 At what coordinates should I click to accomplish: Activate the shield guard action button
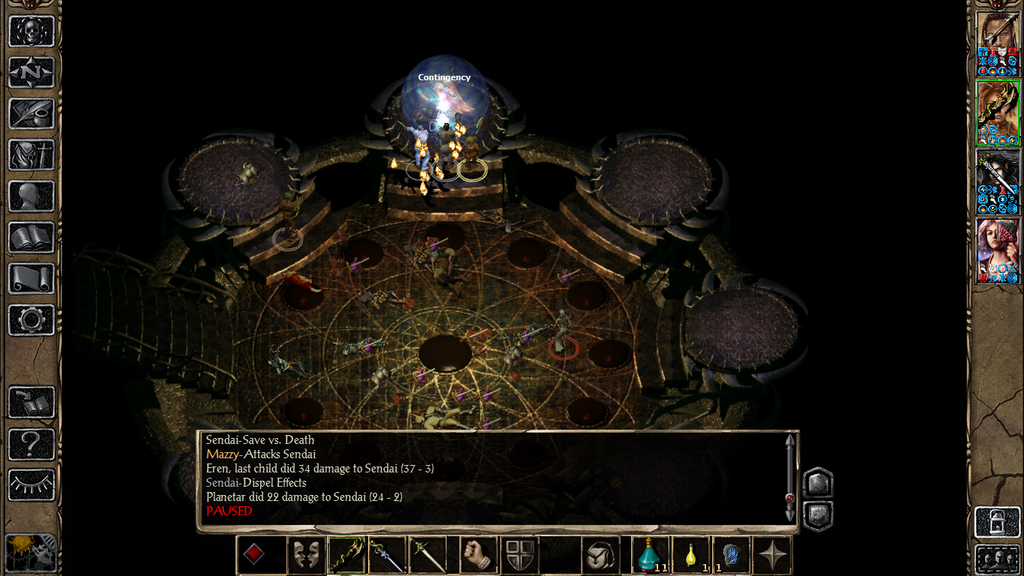tap(517, 555)
